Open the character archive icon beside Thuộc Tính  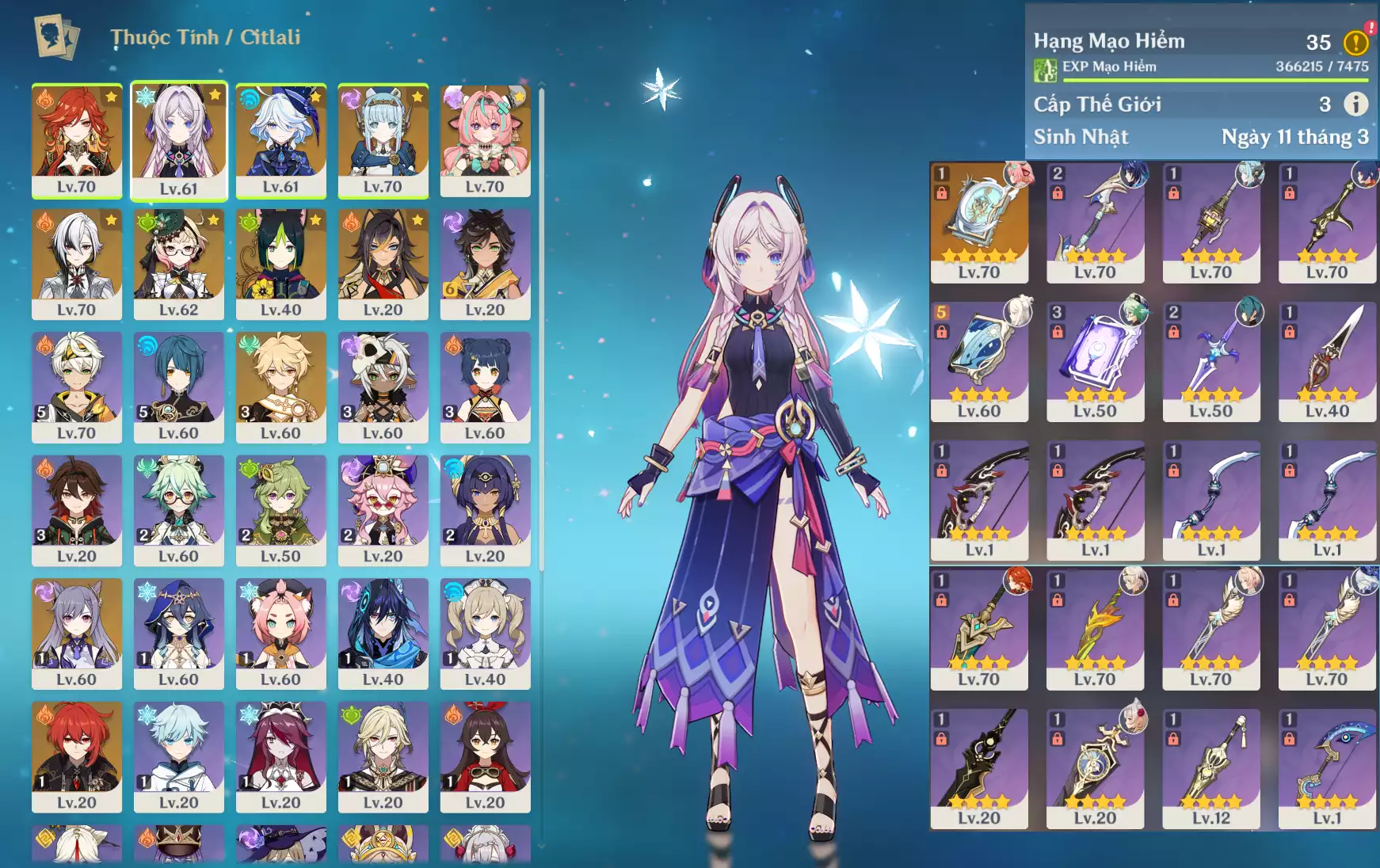coord(56,37)
